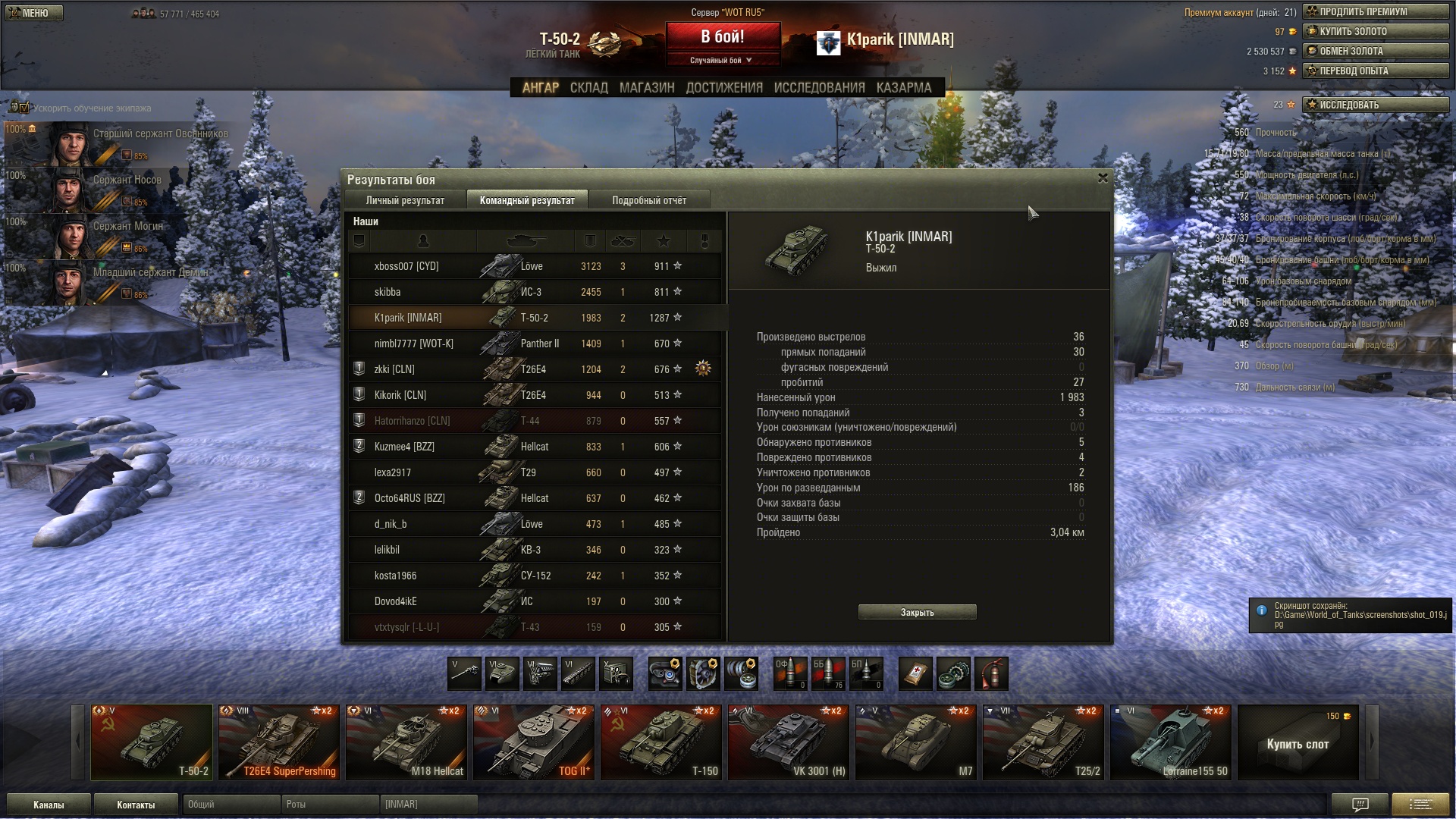Choose the TOG II* tank in carousel
Viewport: 1456px width, 819px height.
point(533,742)
